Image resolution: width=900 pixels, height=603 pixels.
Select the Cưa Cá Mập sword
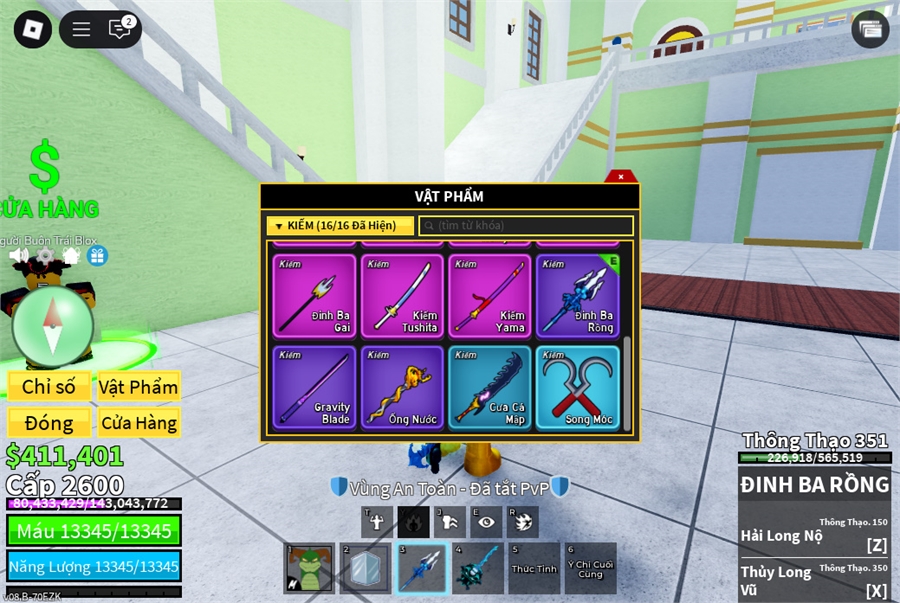(x=490, y=388)
